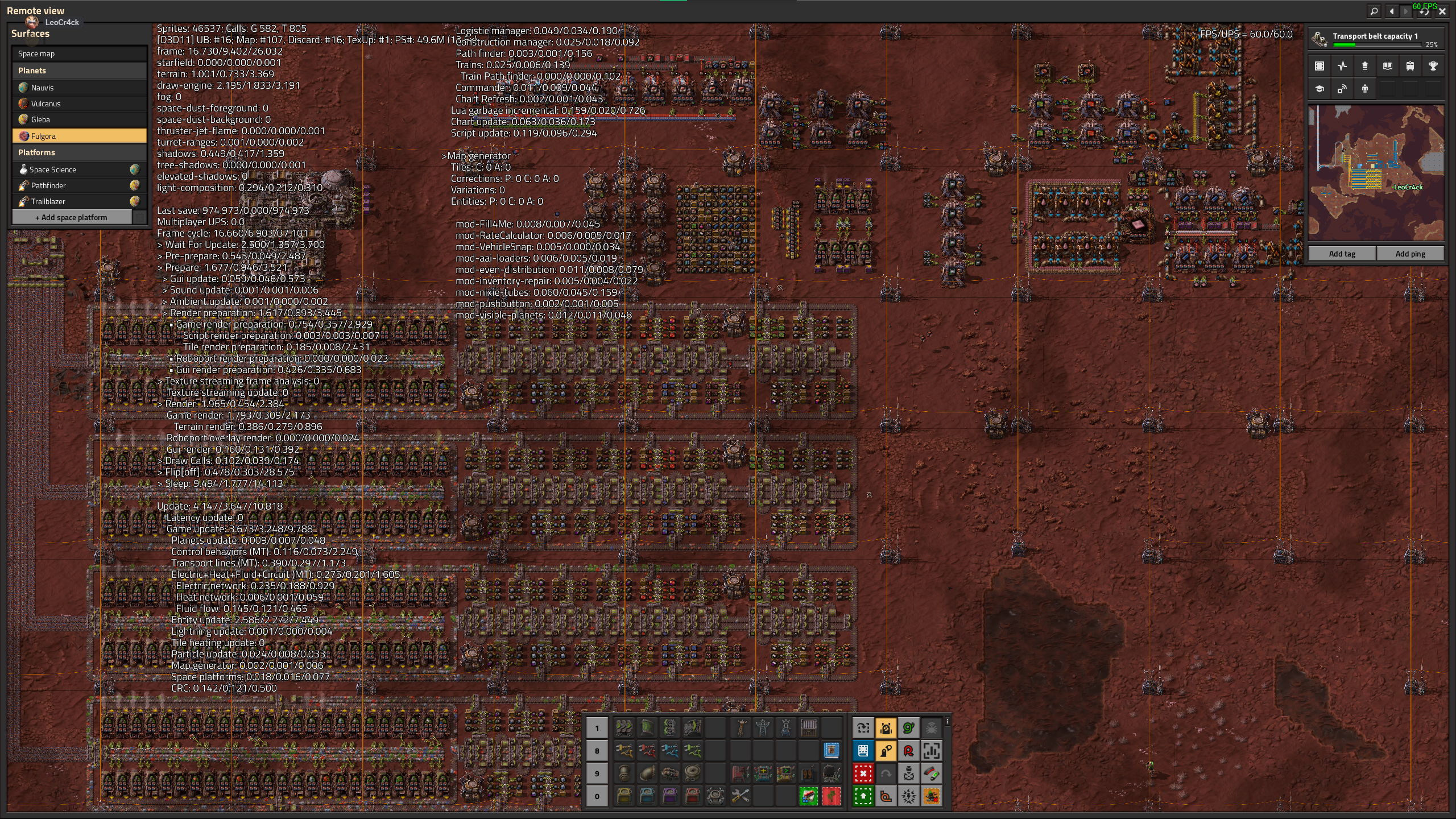Activate the red deconstruction planner shortcut

[x=863, y=773]
